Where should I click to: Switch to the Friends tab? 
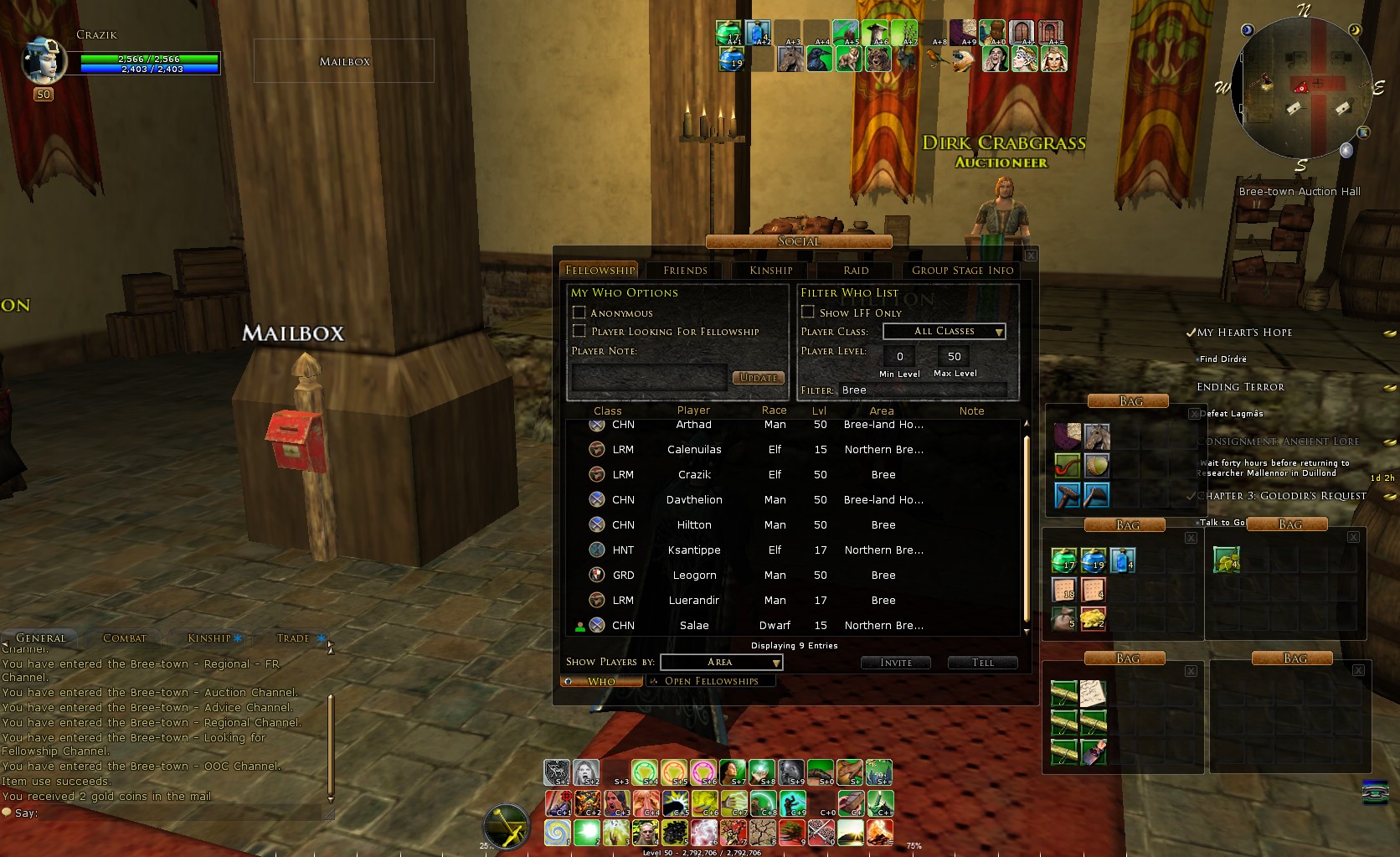(x=685, y=271)
